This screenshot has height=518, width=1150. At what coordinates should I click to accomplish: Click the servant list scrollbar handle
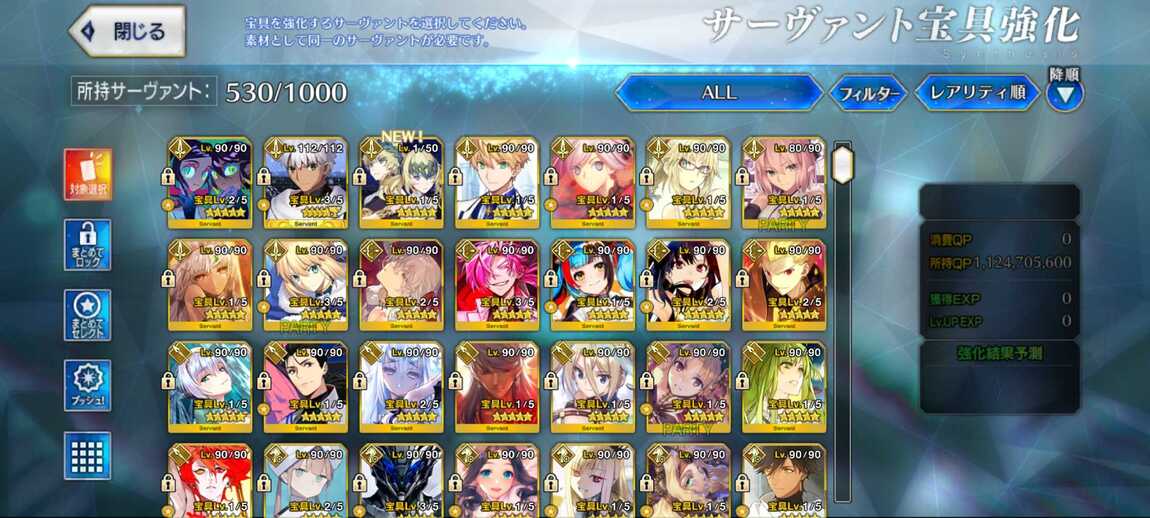(843, 164)
